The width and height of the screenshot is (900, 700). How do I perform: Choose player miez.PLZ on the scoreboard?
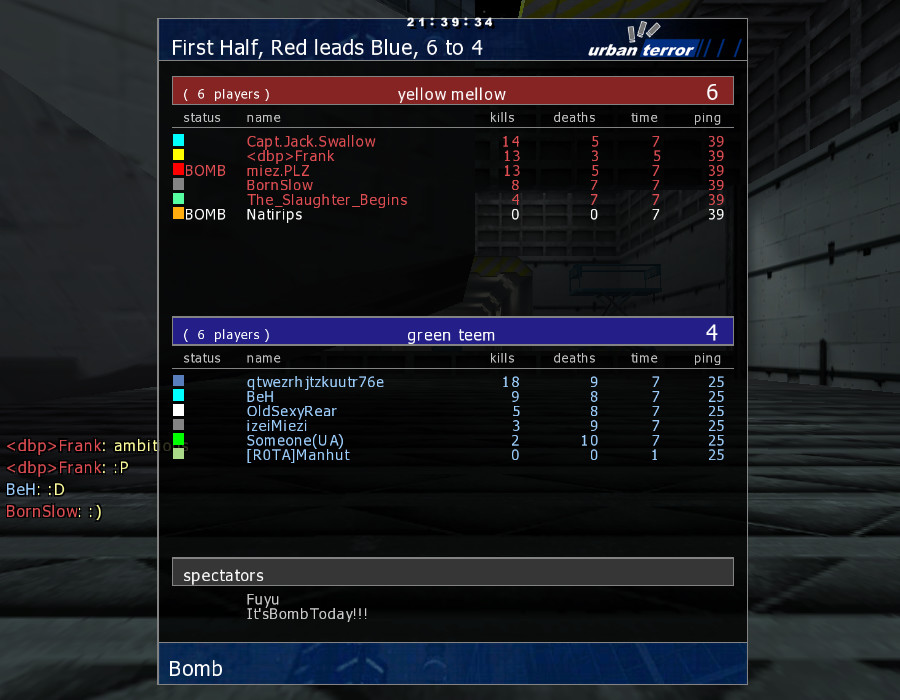[279, 171]
